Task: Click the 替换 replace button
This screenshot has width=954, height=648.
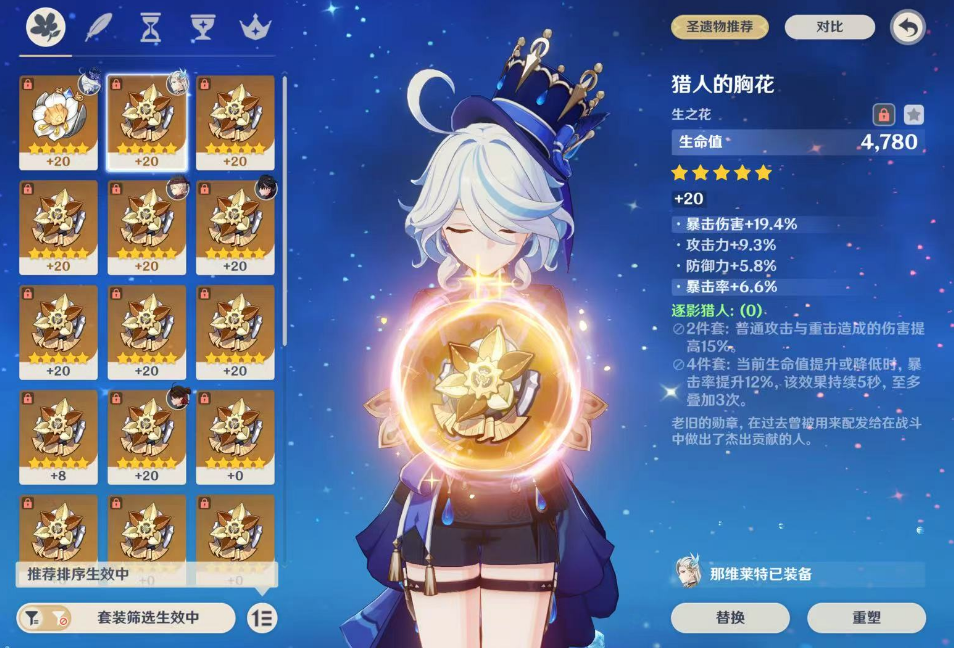Action: [x=730, y=618]
